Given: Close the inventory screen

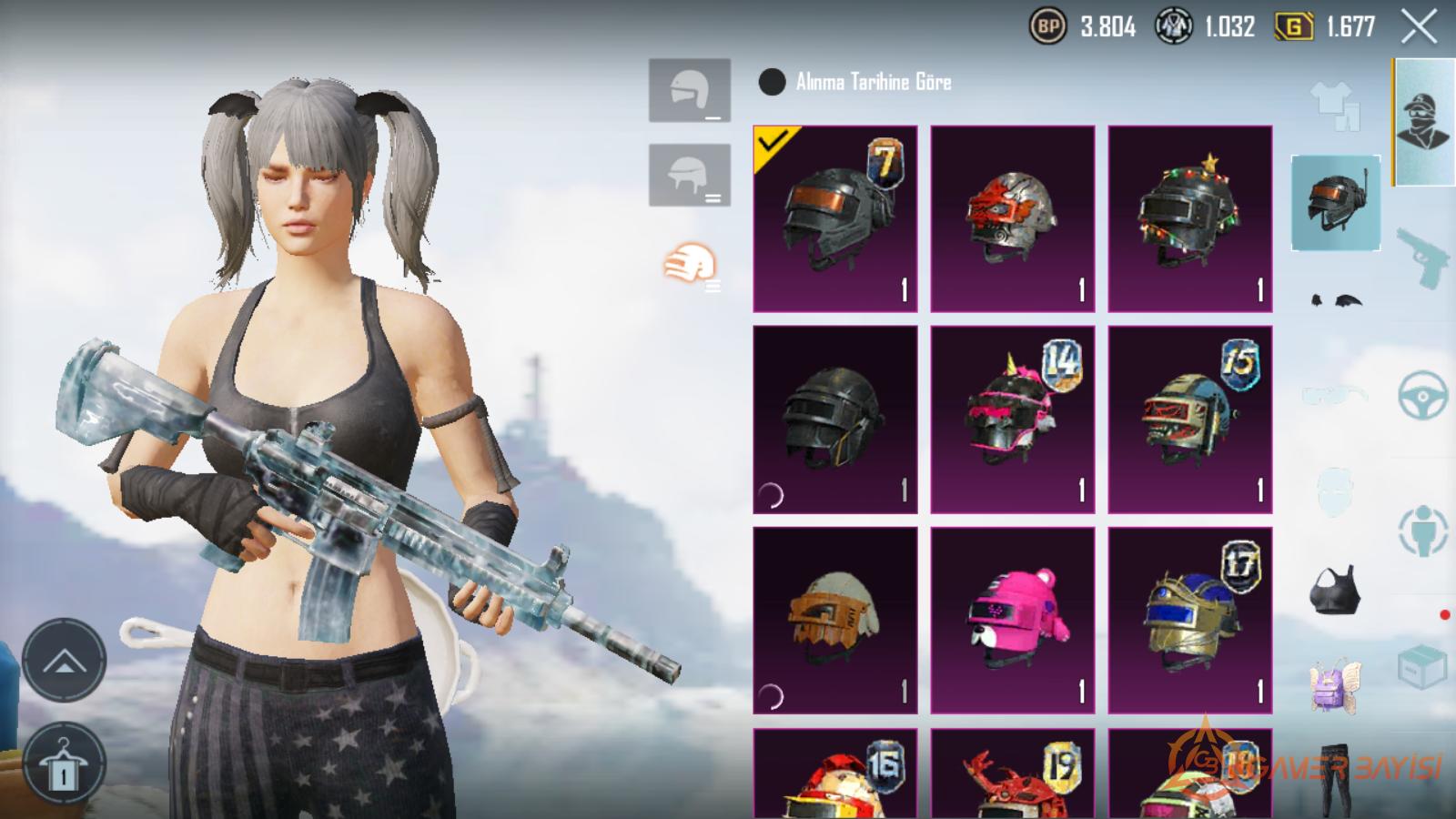Looking at the screenshot, I should coord(1419,27).
